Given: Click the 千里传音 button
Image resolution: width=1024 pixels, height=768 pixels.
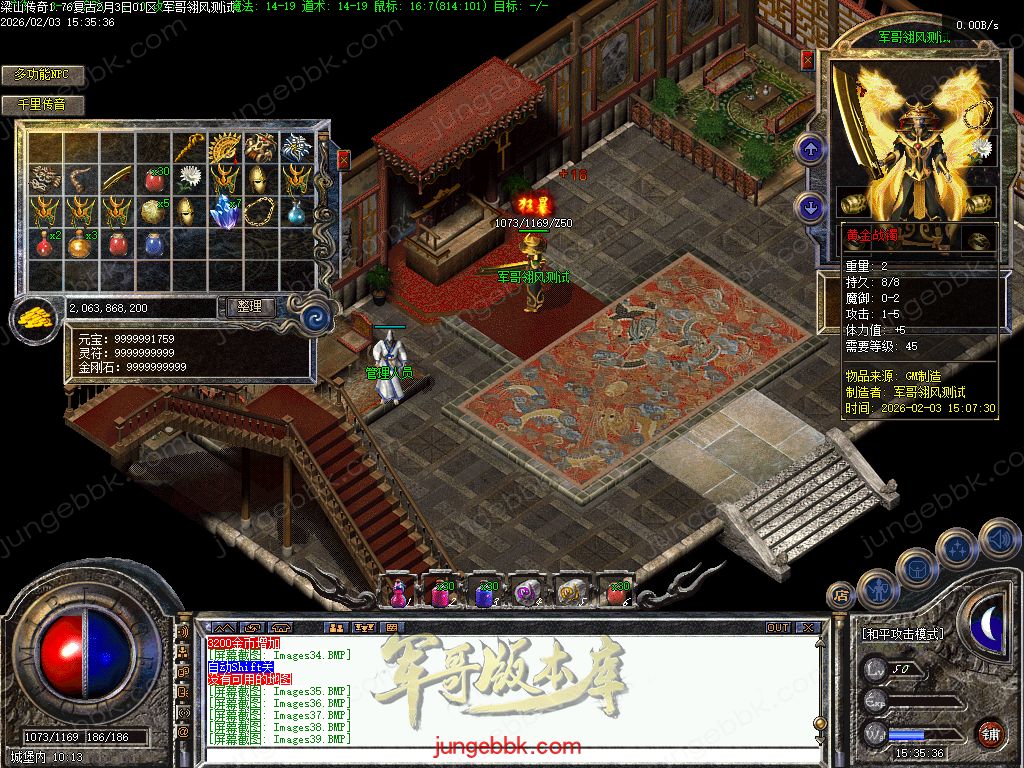Looking at the screenshot, I should tap(42, 104).
